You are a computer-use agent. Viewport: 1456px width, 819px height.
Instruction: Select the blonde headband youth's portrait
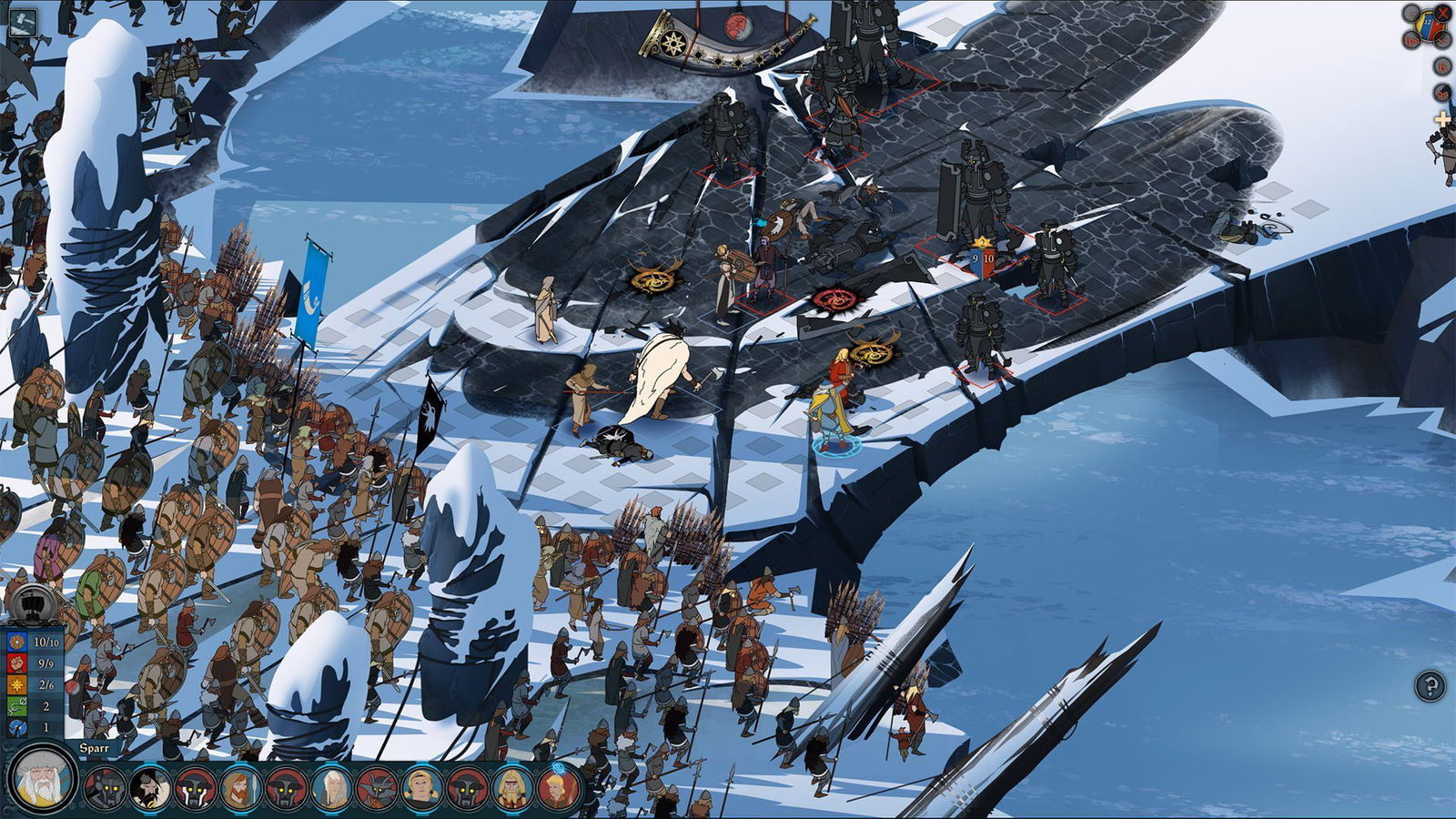(x=422, y=788)
